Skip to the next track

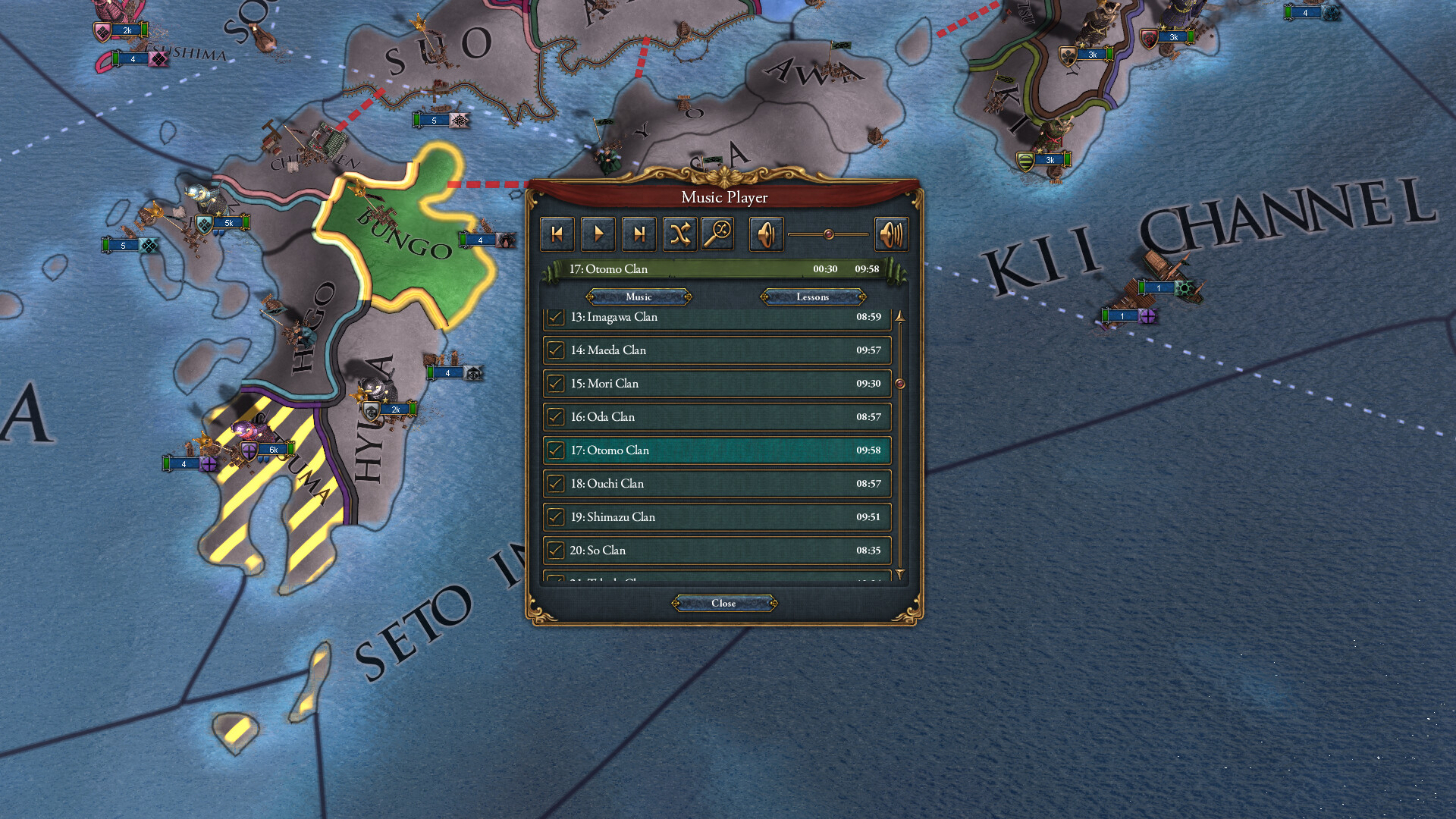click(639, 234)
